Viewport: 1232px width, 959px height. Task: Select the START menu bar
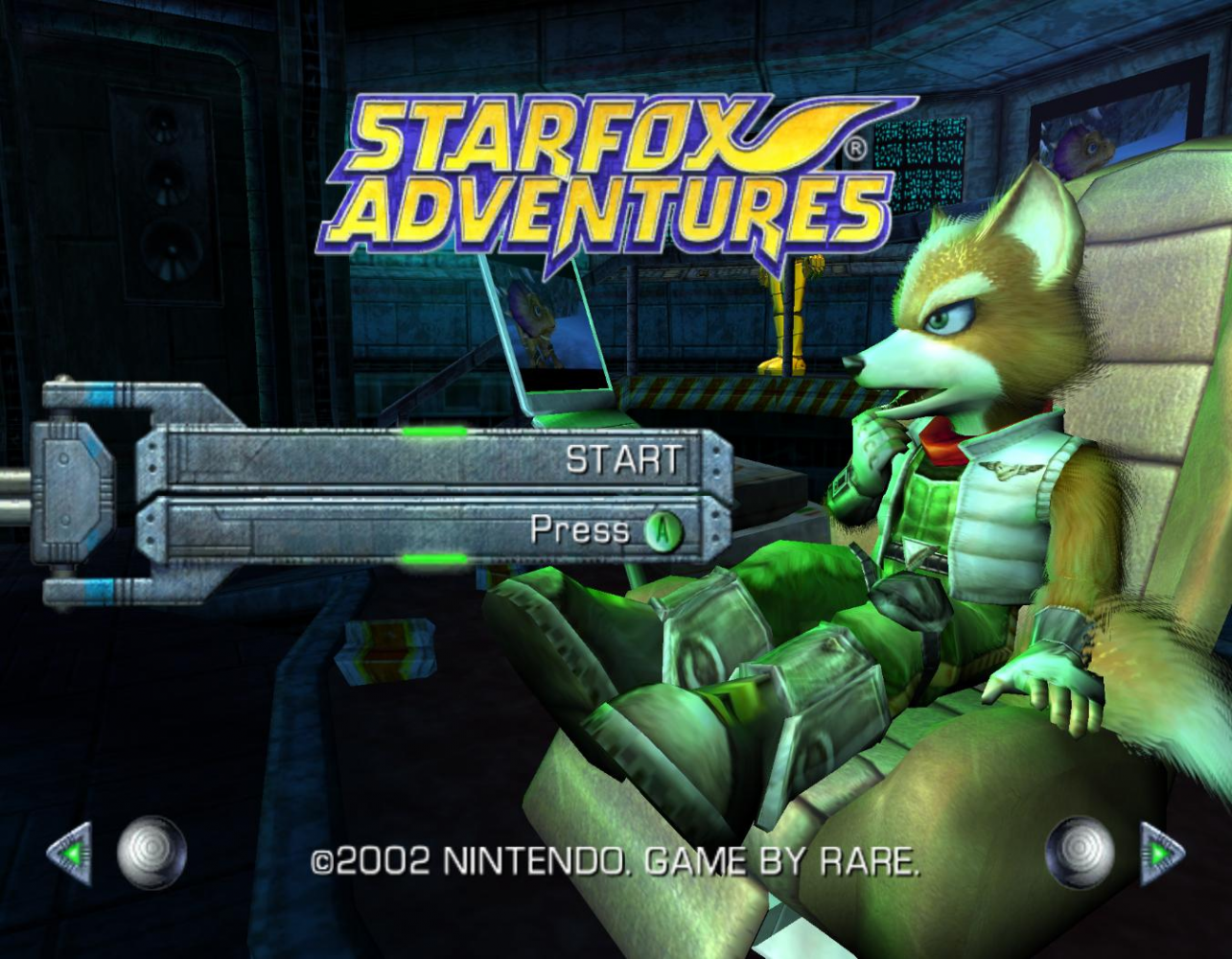coord(431,458)
